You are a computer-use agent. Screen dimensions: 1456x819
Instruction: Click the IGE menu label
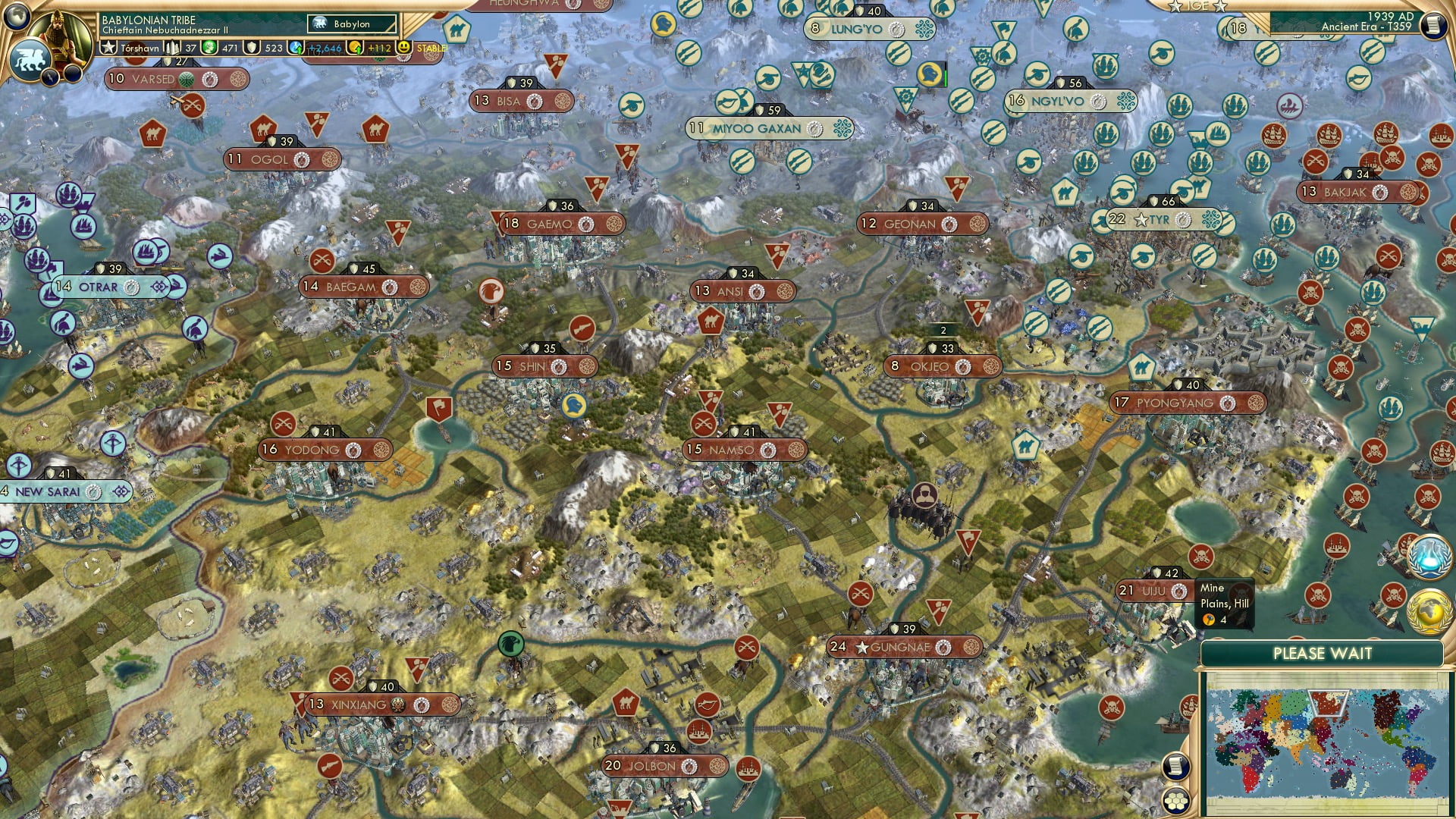click(x=1198, y=8)
